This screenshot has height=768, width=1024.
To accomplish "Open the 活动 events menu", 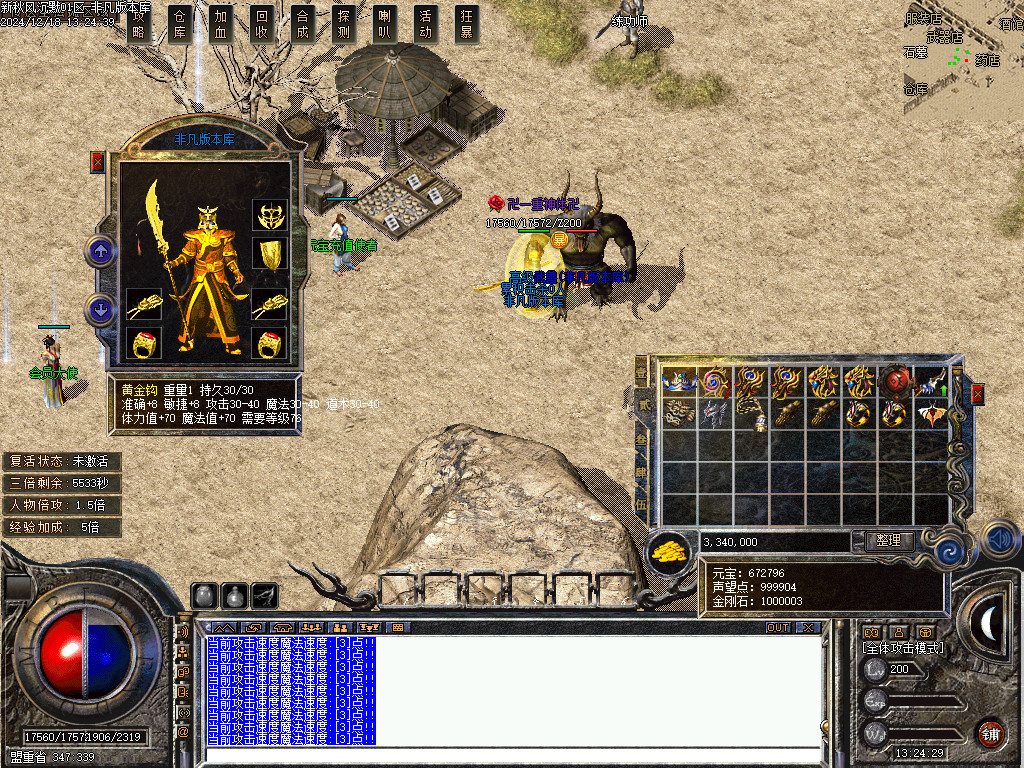I will (x=426, y=23).
